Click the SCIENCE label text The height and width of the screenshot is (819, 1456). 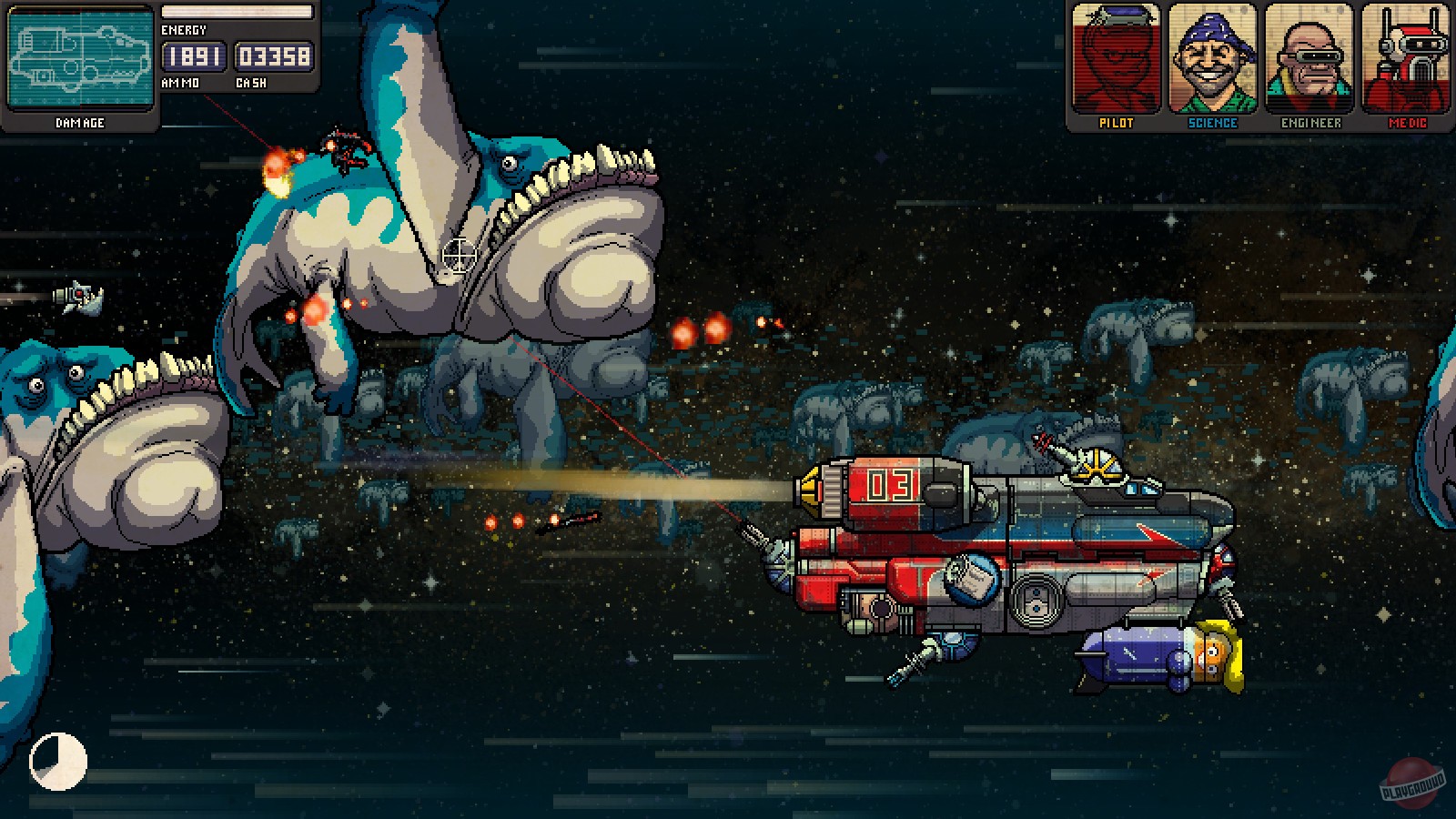tap(1211, 123)
